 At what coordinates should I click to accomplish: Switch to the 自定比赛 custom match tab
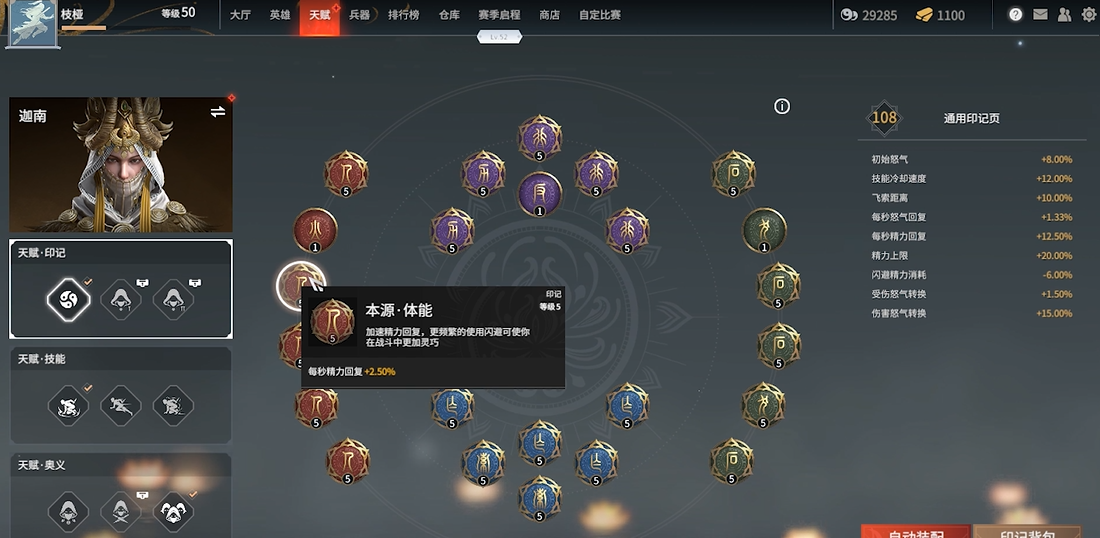pyautogui.click(x=600, y=15)
